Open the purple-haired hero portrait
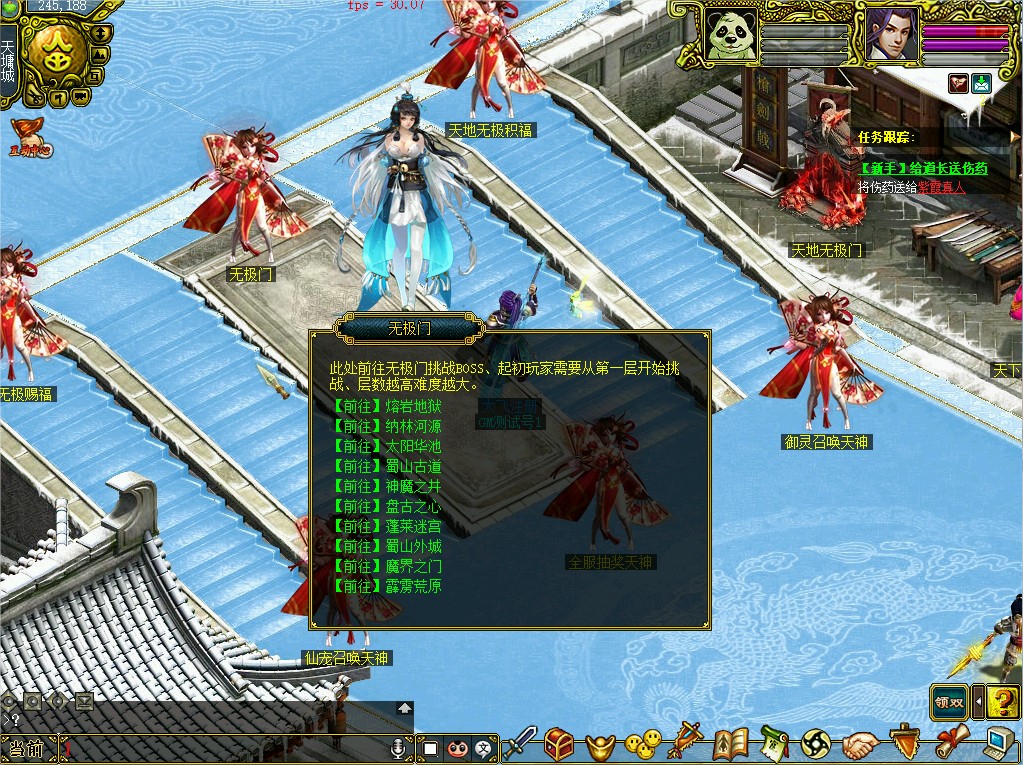Screen dimensions: 1023x765 point(891,35)
